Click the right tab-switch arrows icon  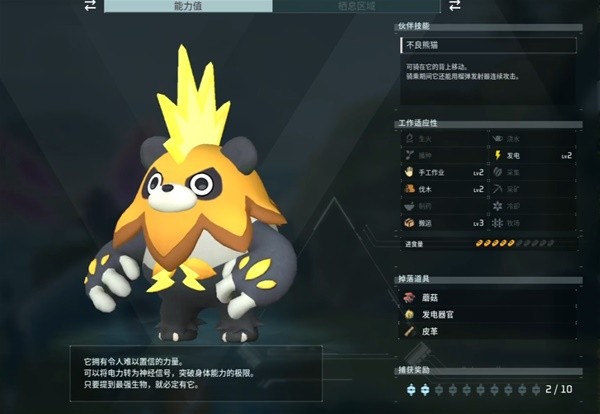(x=453, y=6)
